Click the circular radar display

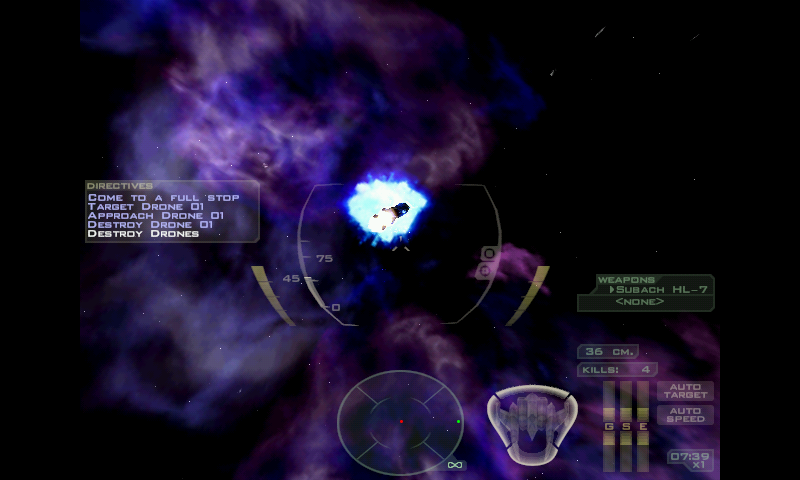400,422
